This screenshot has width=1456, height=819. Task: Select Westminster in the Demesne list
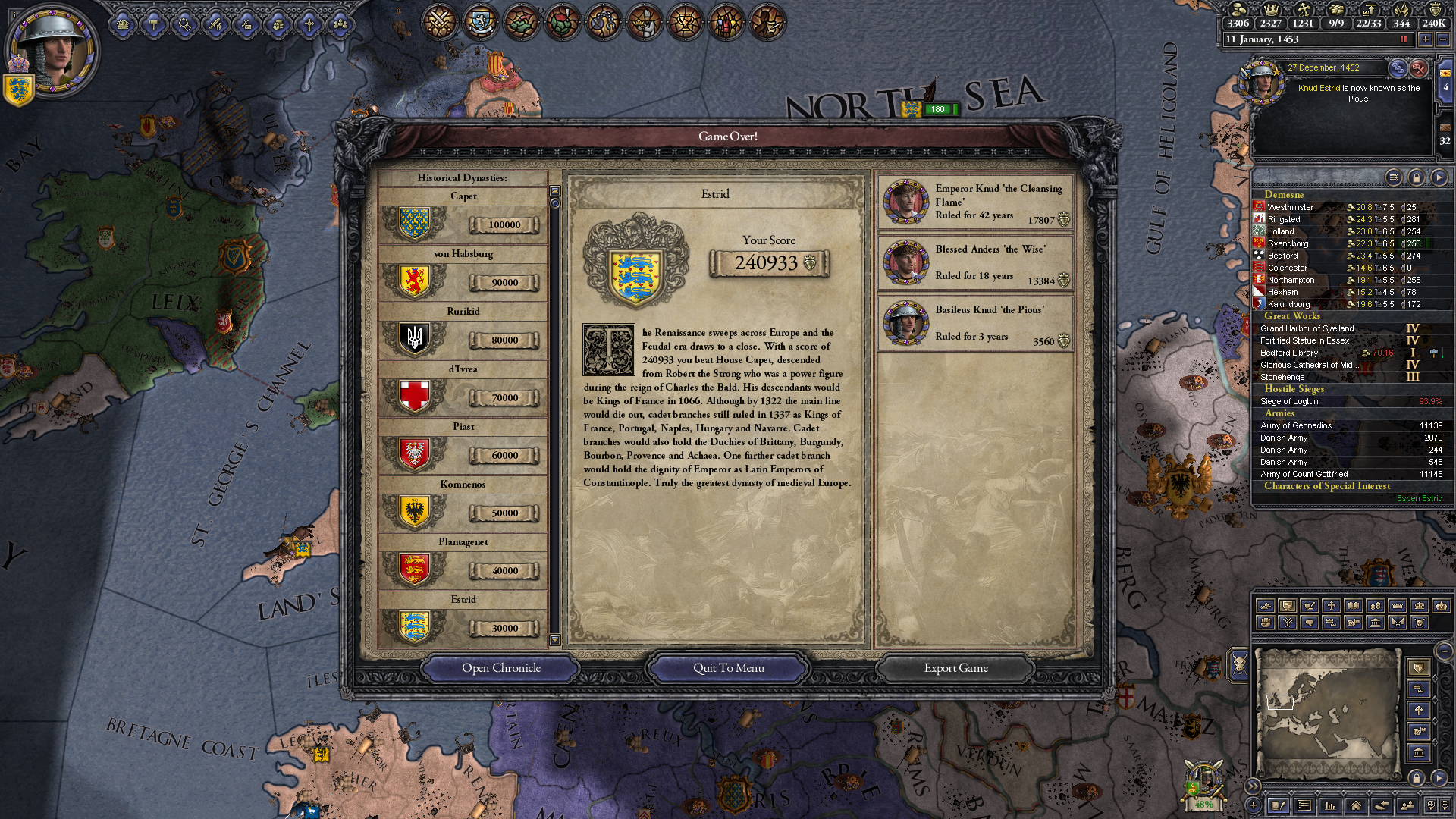point(1290,207)
